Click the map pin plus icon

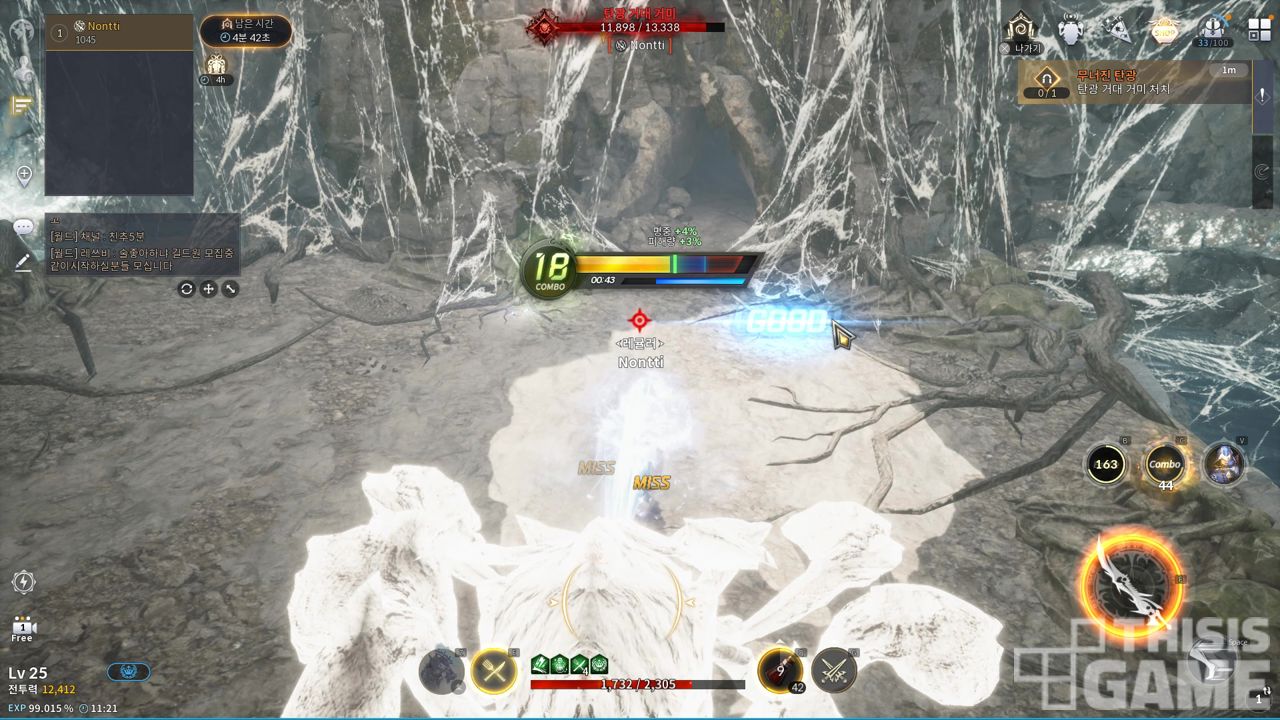point(24,176)
